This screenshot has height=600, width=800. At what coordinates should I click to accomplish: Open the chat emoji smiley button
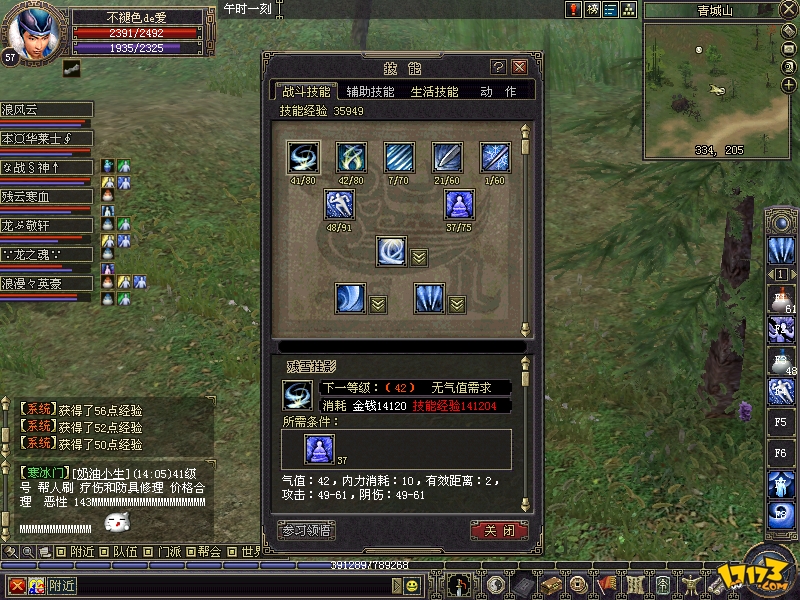pyautogui.click(x=411, y=586)
